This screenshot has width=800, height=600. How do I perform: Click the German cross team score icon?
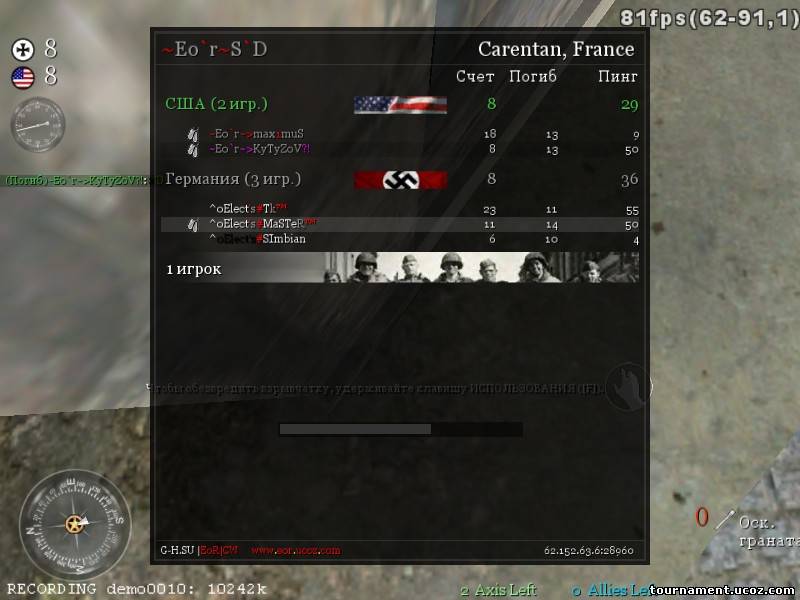point(23,50)
